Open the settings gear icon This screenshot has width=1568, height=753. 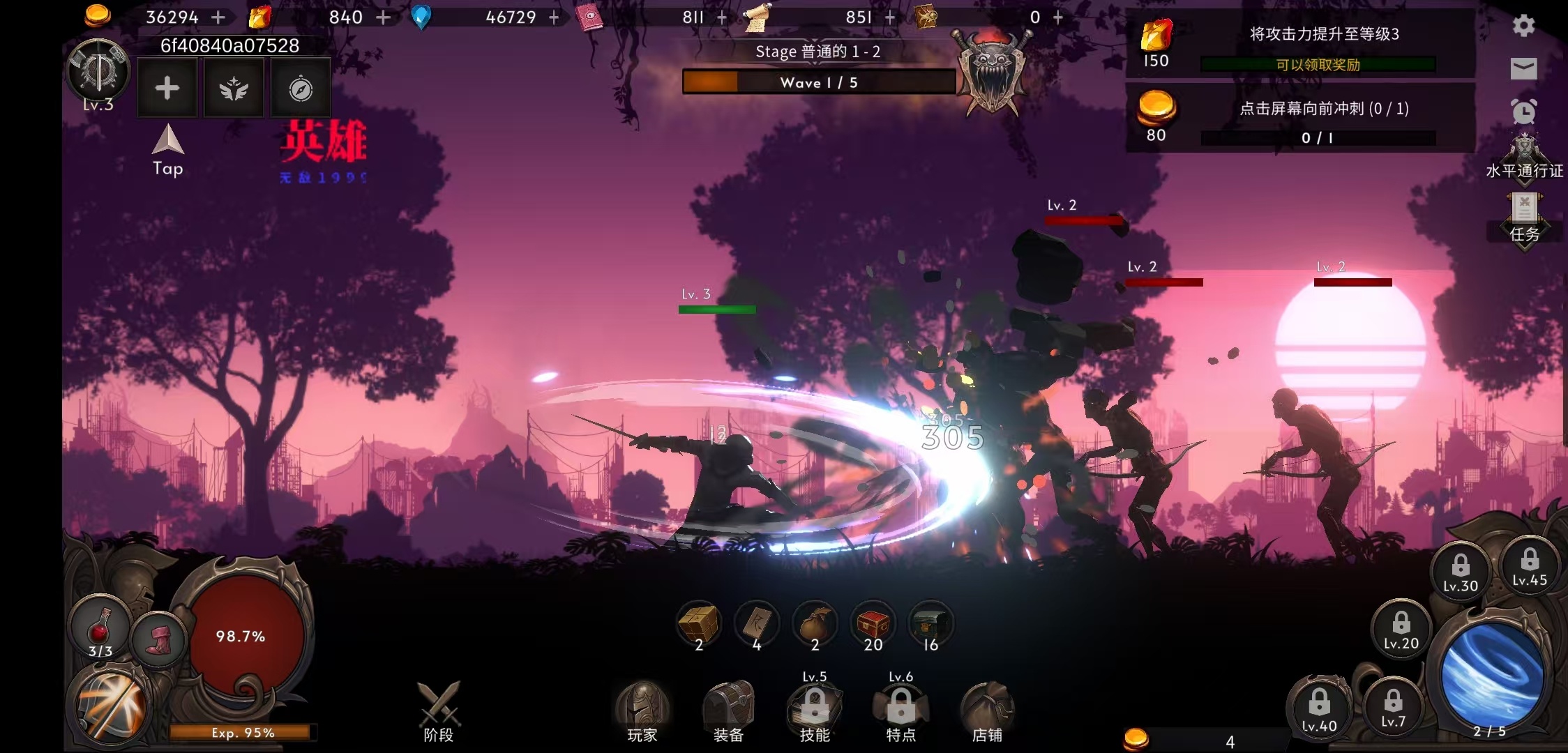[1523, 26]
